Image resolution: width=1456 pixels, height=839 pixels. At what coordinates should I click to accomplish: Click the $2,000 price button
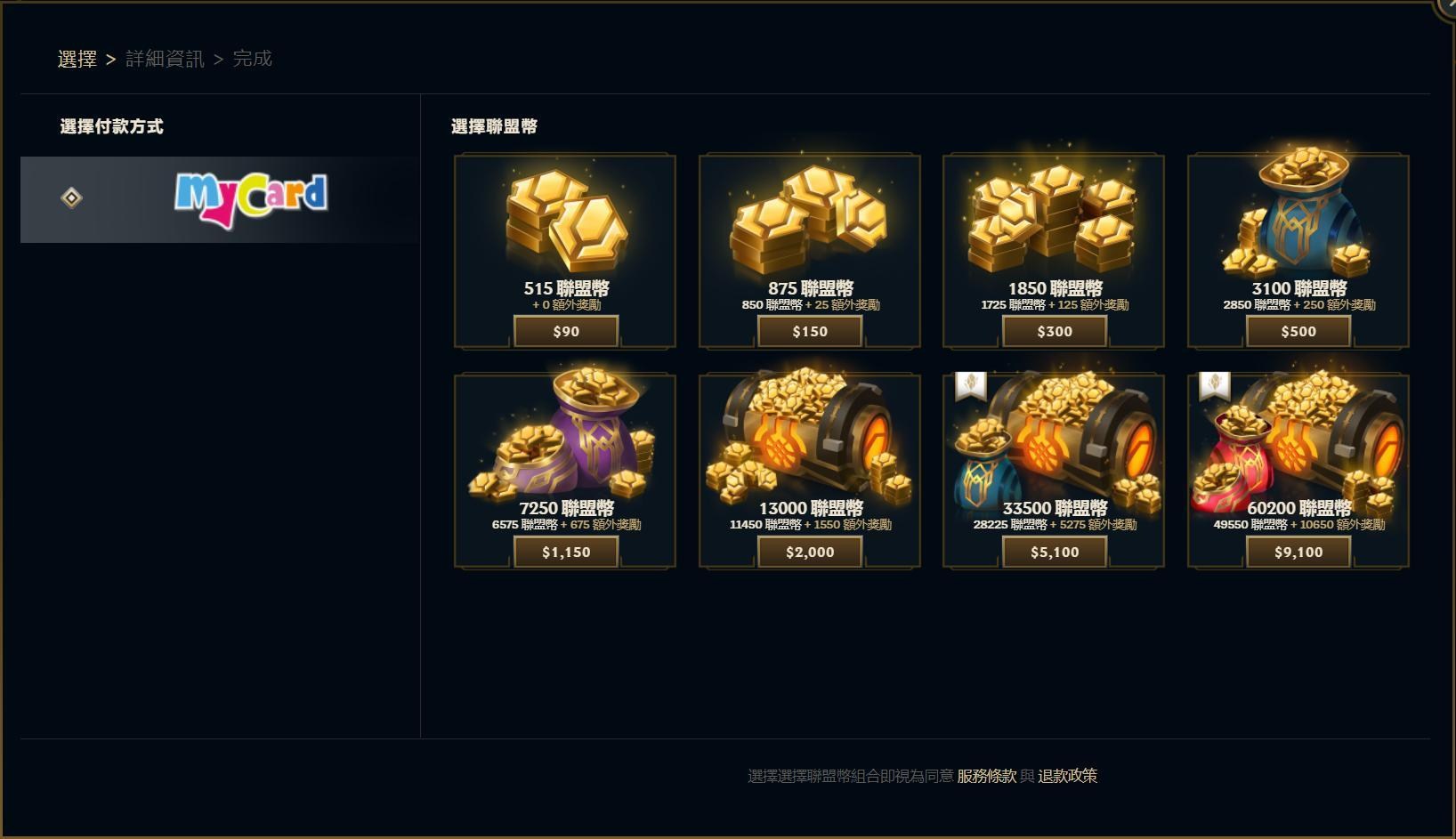pos(810,551)
